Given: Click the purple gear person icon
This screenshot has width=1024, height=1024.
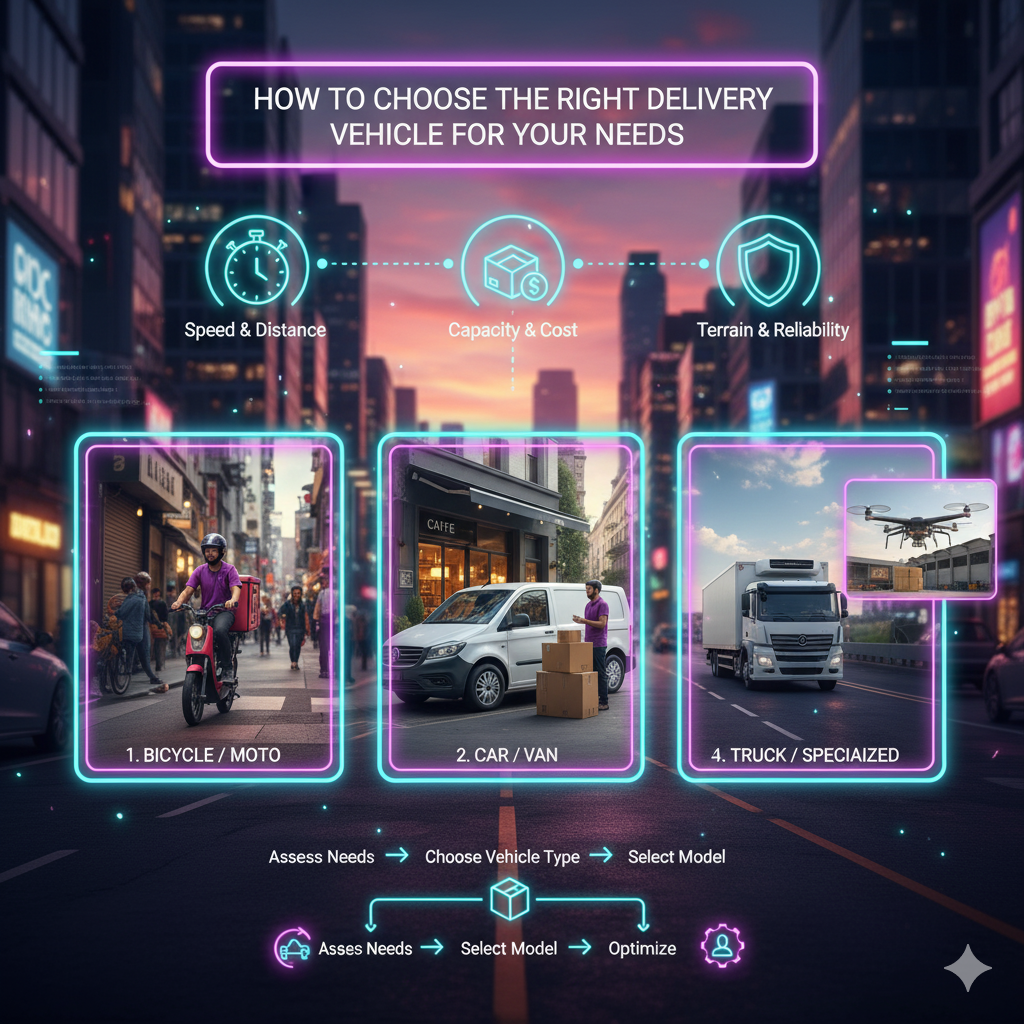Looking at the screenshot, I should pos(721,946).
